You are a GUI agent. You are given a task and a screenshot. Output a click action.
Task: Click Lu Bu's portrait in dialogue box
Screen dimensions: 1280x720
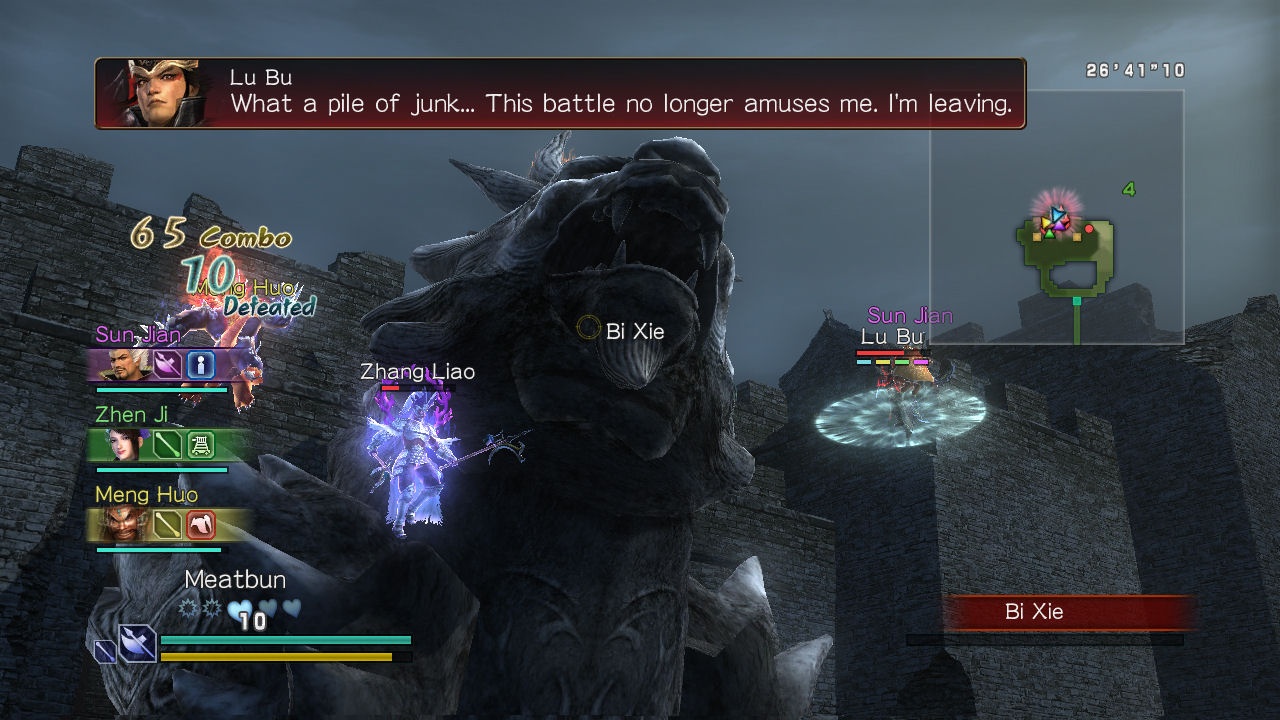(x=159, y=93)
